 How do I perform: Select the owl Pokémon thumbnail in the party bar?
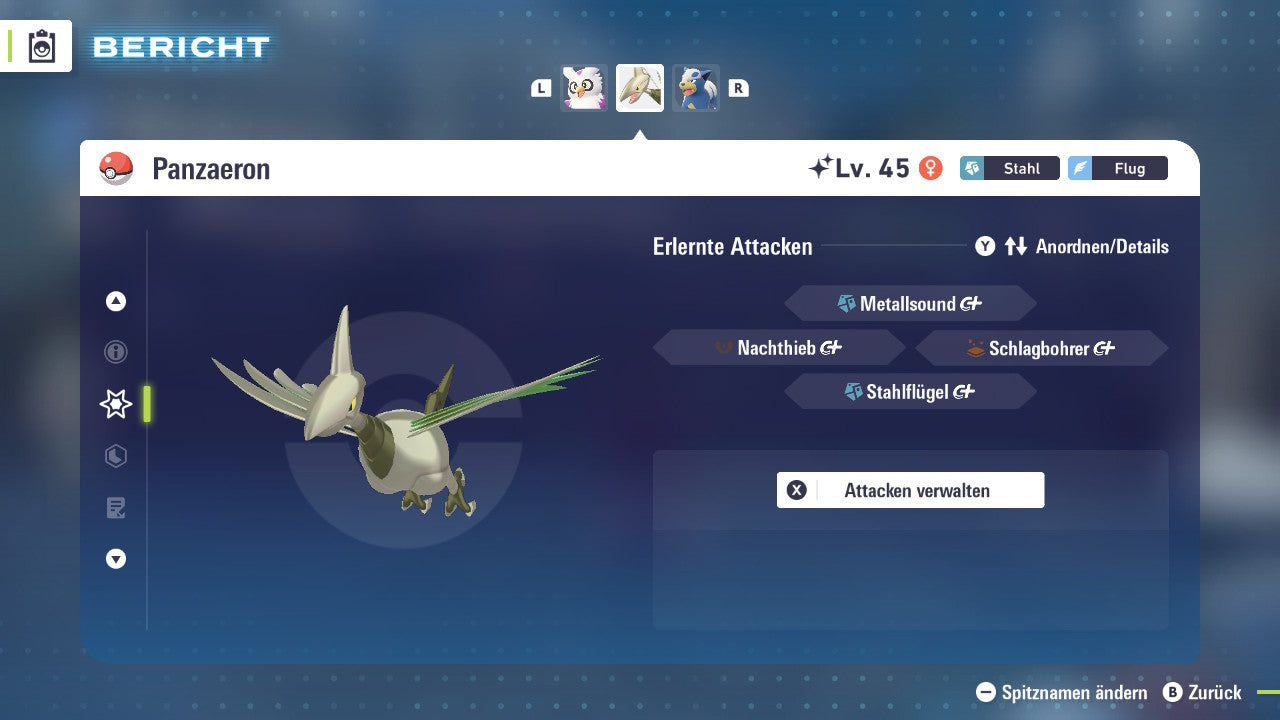[584, 87]
